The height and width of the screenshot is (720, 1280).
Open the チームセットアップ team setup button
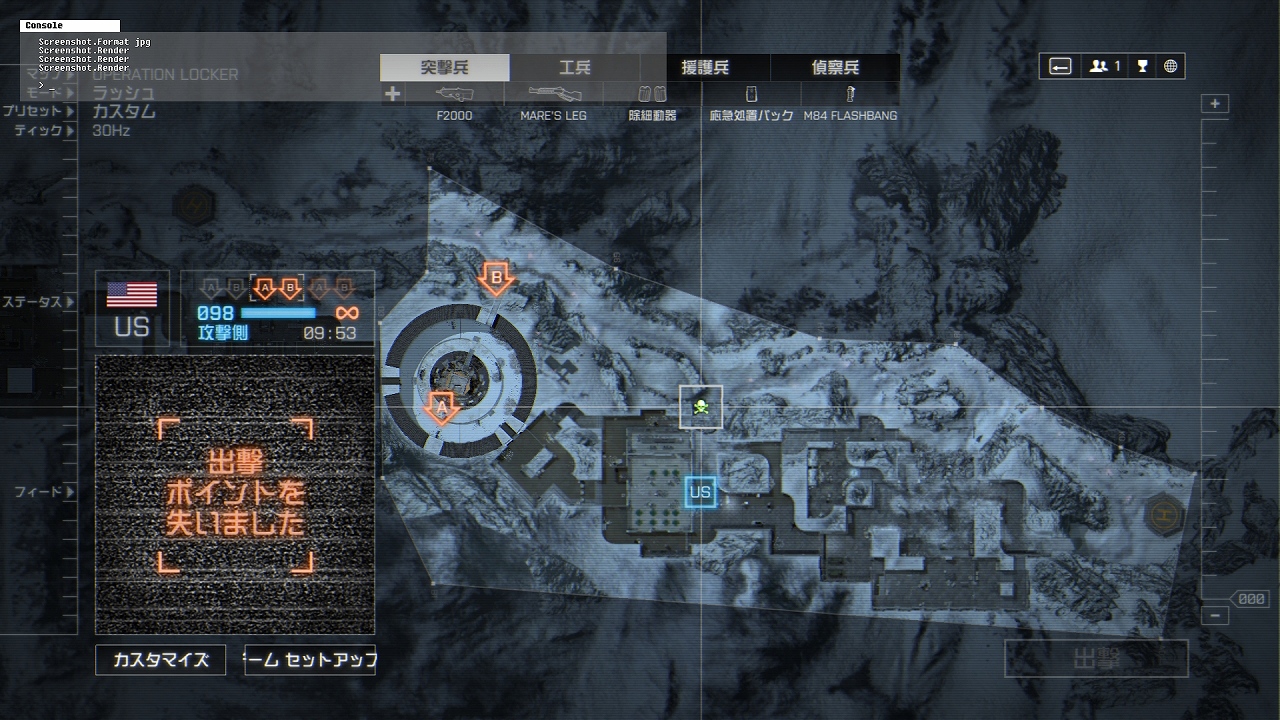point(310,660)
